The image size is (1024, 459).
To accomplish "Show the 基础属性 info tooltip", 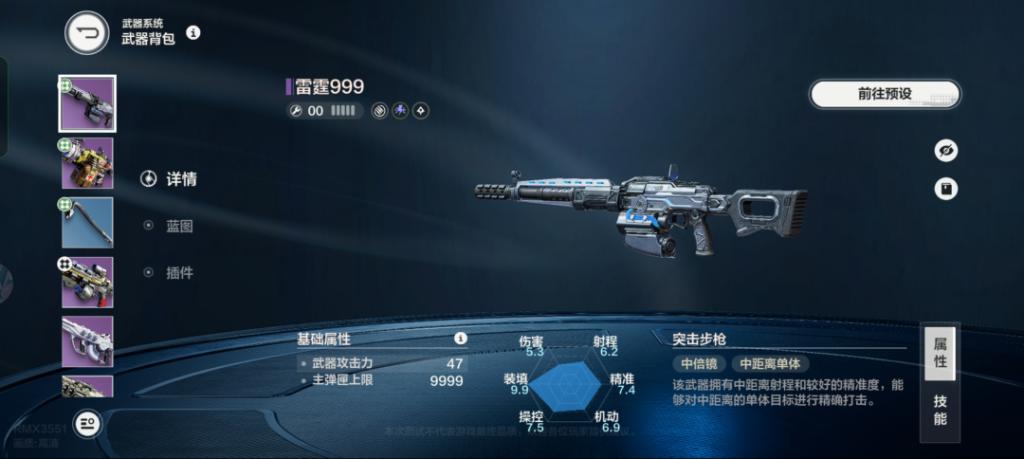I will coord(460,339).
